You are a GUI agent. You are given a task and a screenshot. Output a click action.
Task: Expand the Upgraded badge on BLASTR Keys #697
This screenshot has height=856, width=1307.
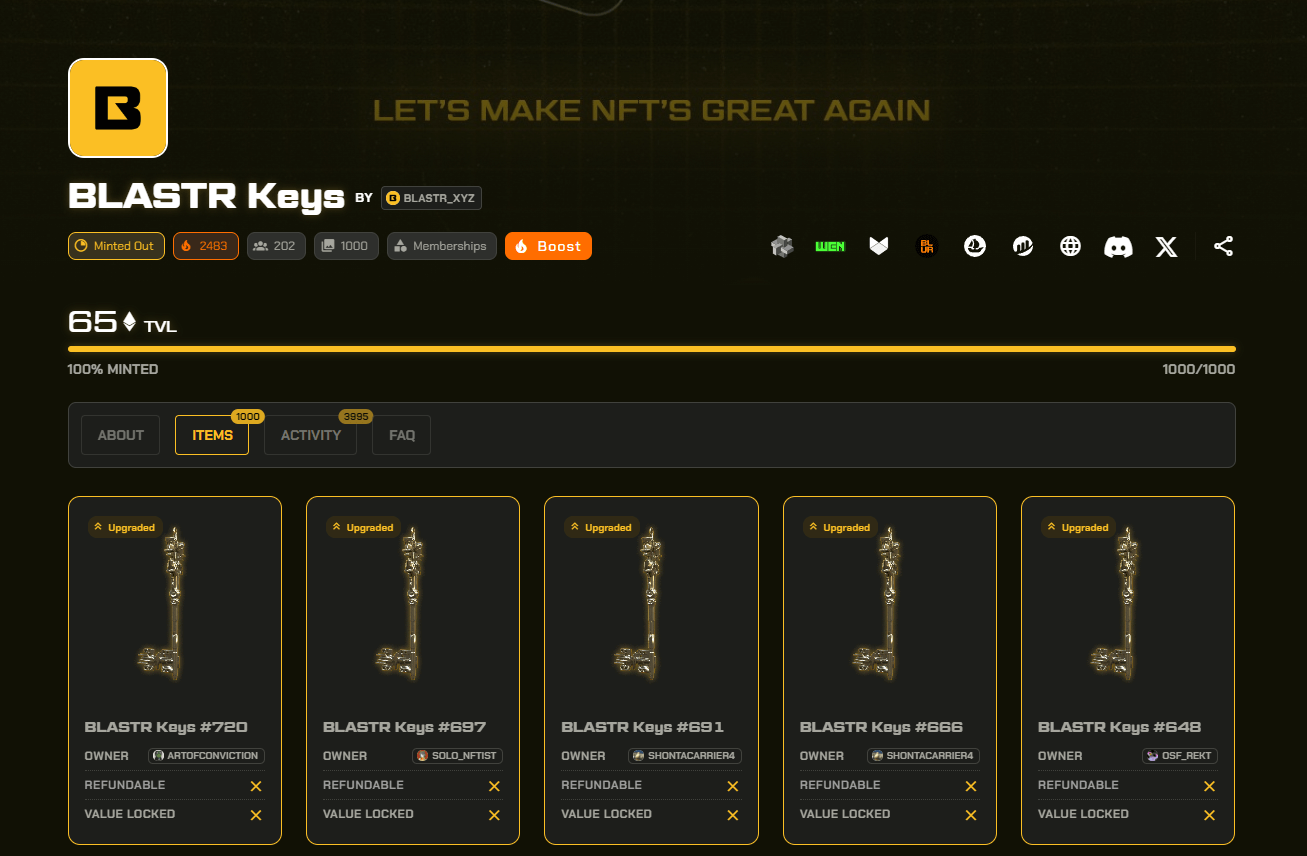363,527
